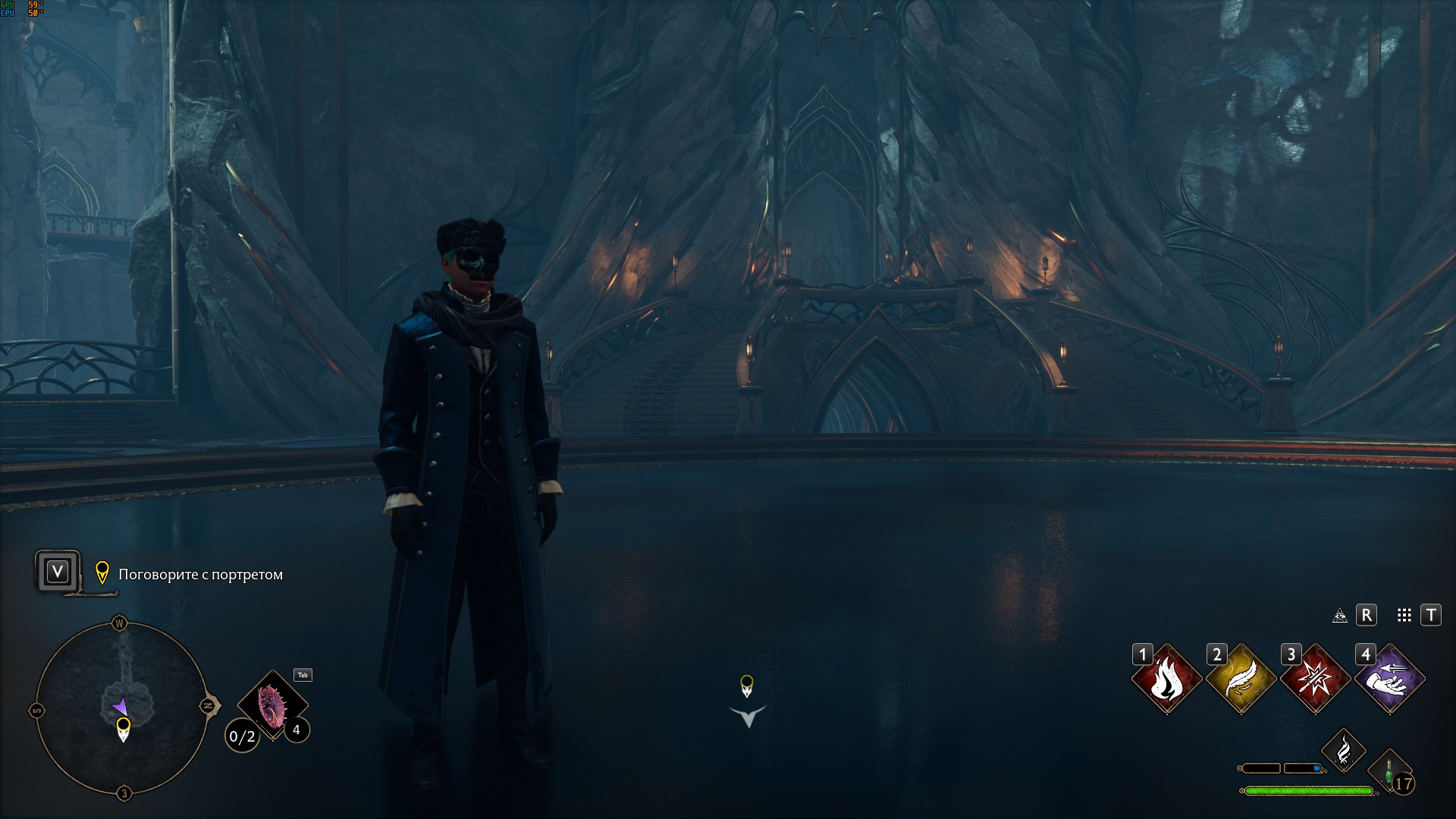The image size is (1456, 819).
Task: Open the spell set grid icon
Action: (x=1404, y=616)
